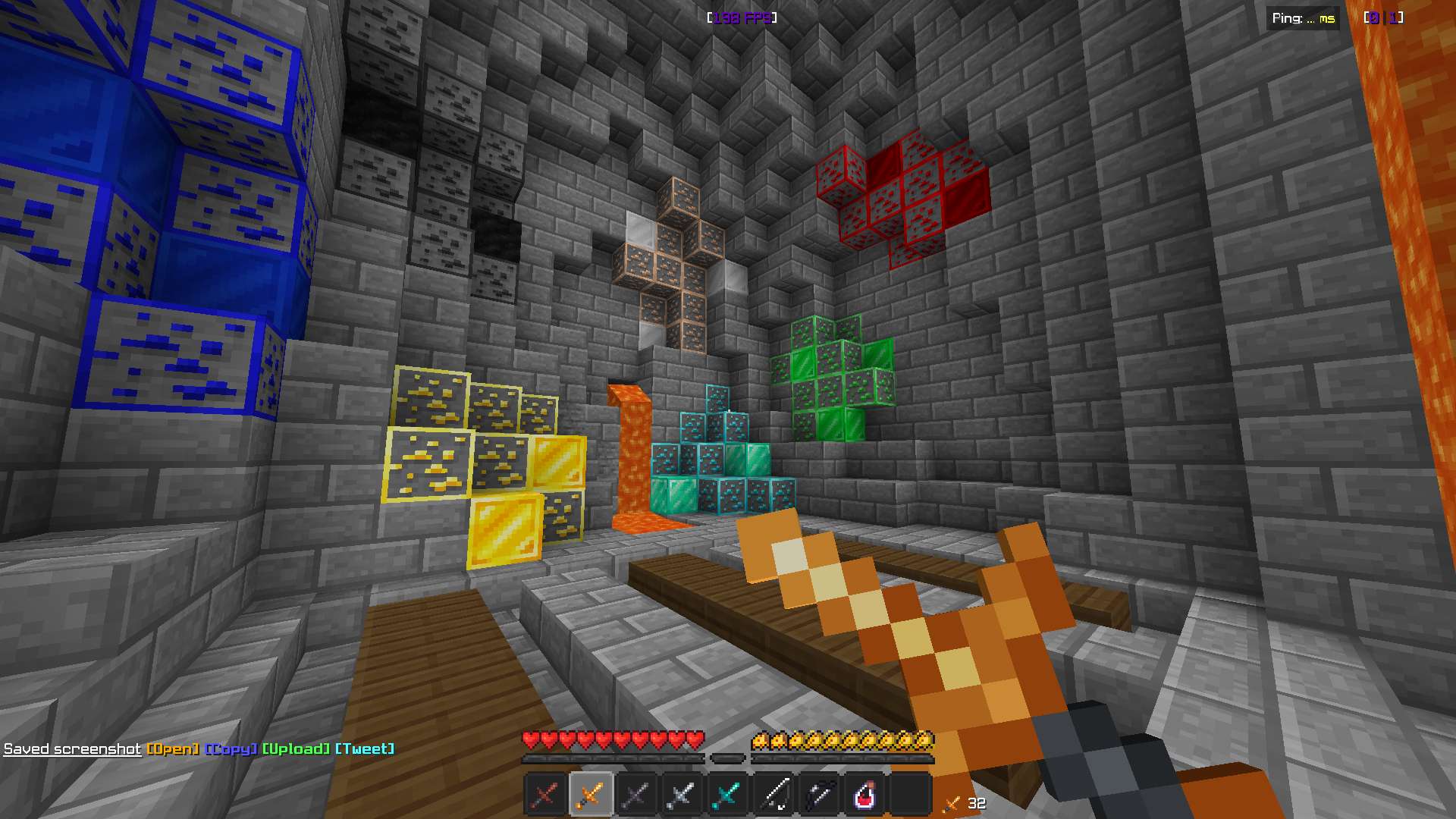Copy the screenshot with the [Copy] link
Screen dimensions: 1456x819
pyautogui.click(x=231, y=749)
